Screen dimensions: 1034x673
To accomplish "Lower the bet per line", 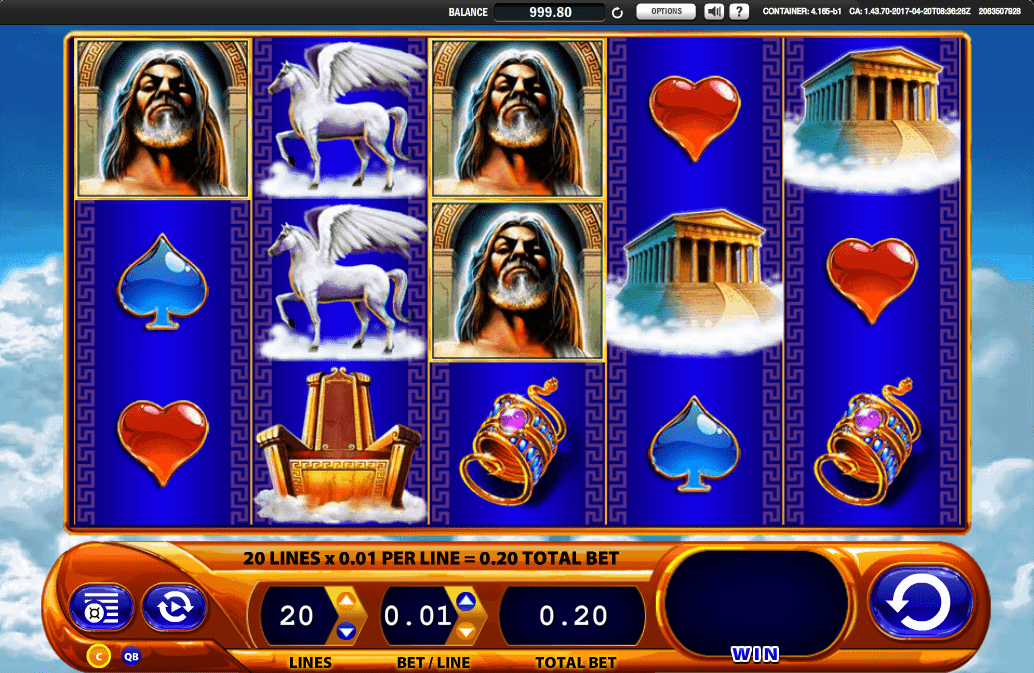I will pyautogui.click(x=465, y=631).
